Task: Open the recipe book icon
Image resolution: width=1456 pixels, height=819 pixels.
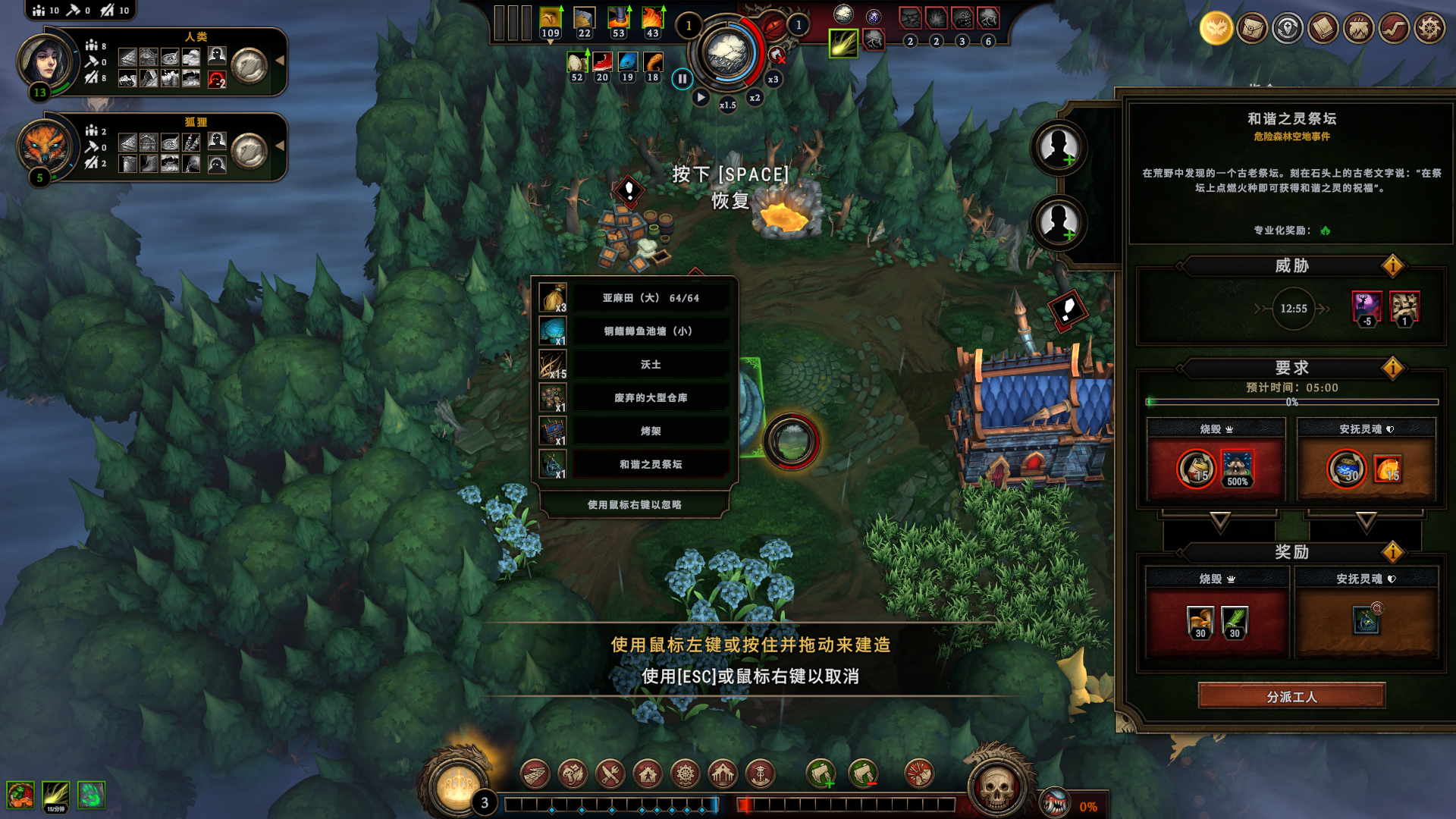Action: (x=1323, y=29)
